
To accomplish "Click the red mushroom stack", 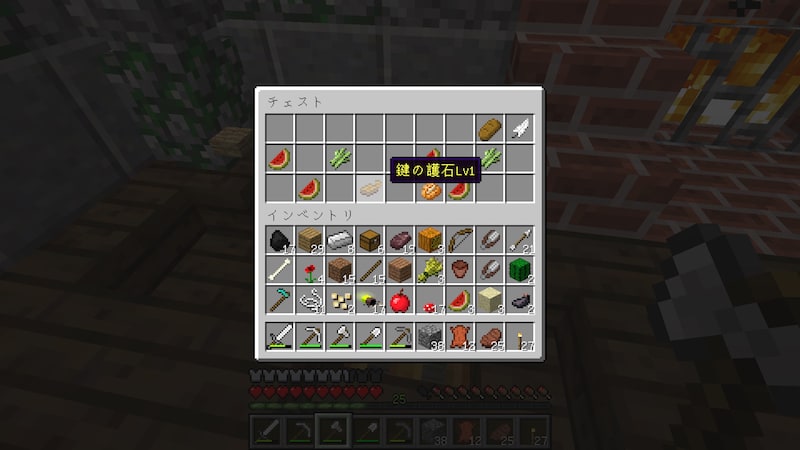I will [x=430, y=300].
